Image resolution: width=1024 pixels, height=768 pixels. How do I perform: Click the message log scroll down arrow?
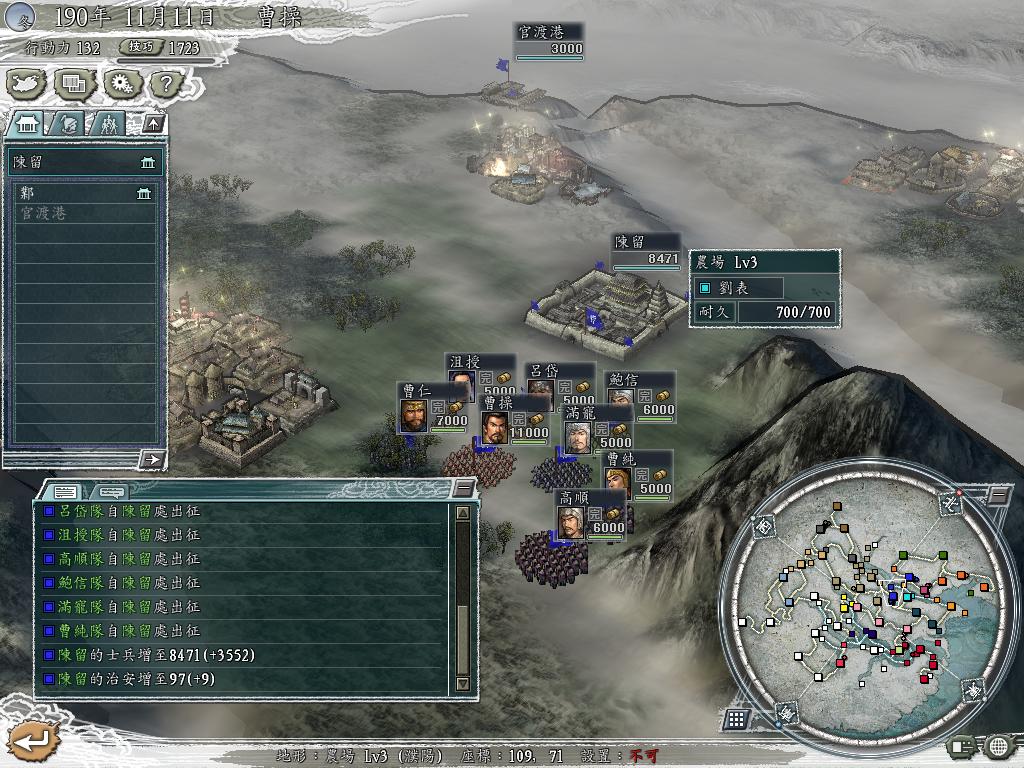pos(462,684)
